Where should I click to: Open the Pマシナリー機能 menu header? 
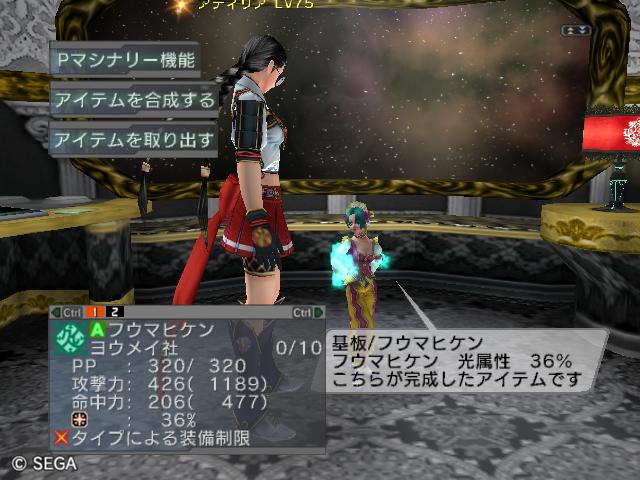[x=125, y=58]
